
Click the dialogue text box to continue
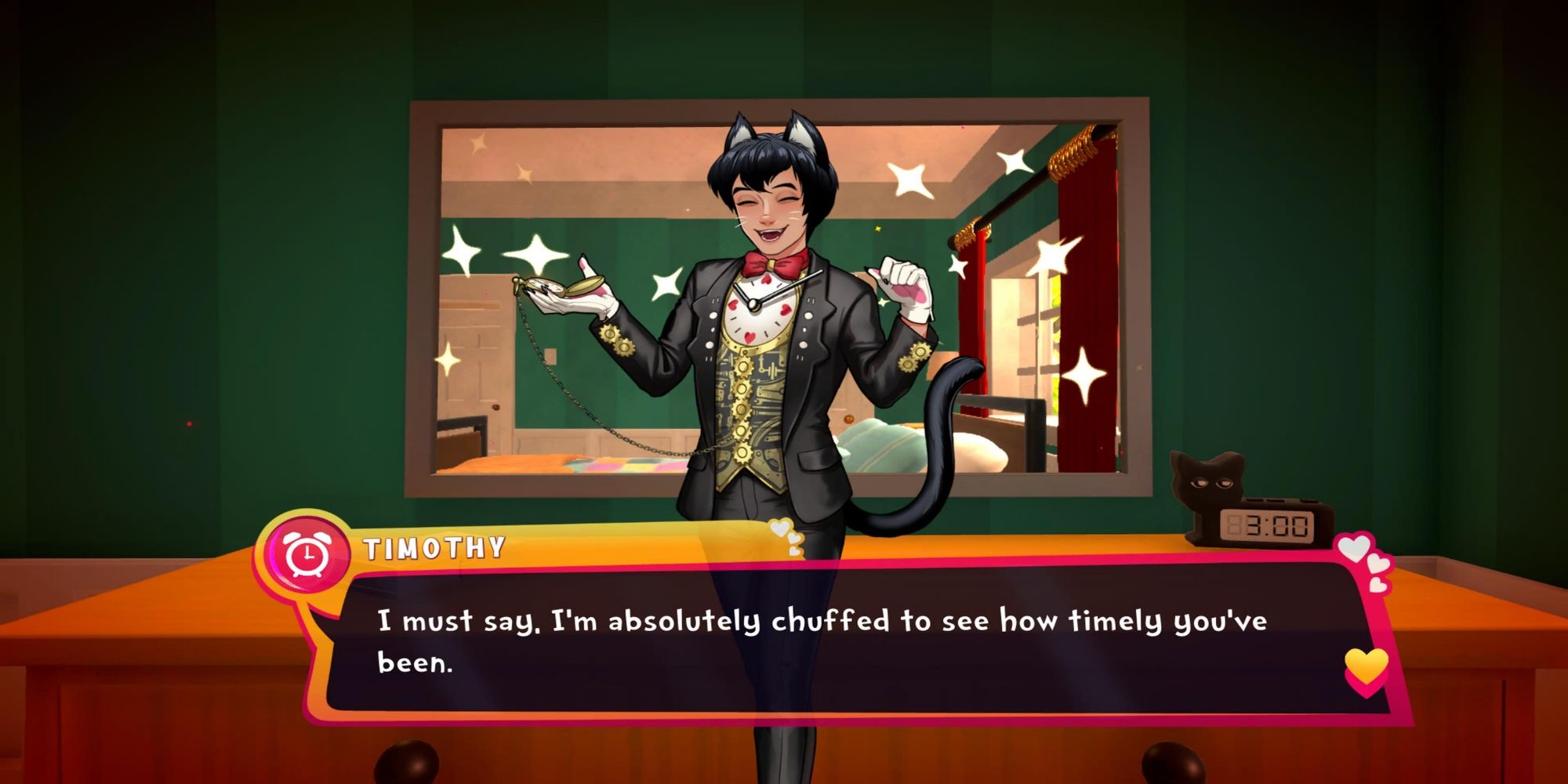tap(823, 641)
